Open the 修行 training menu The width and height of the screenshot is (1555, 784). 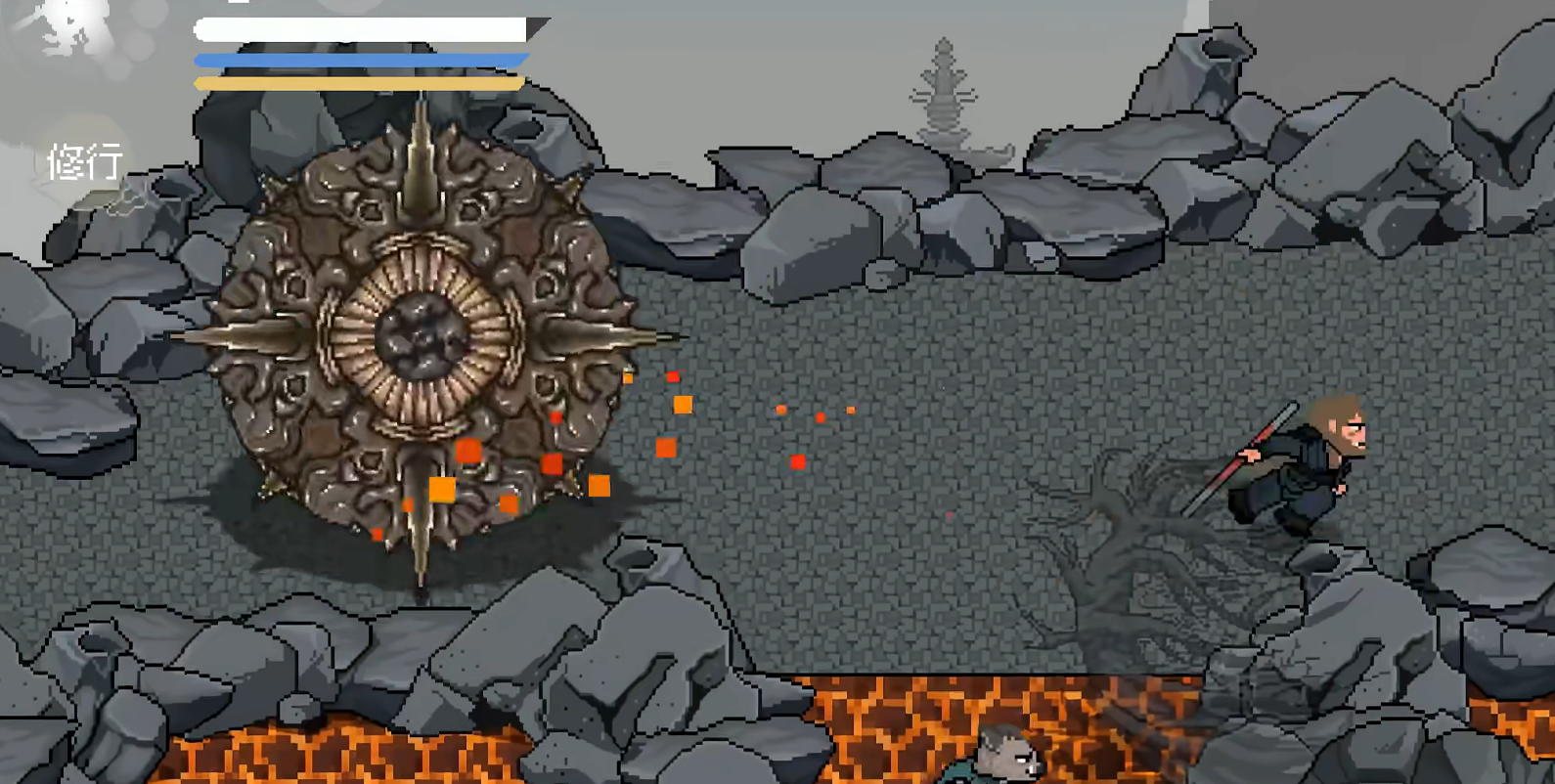pyautogui.click(x=85, y=161)
